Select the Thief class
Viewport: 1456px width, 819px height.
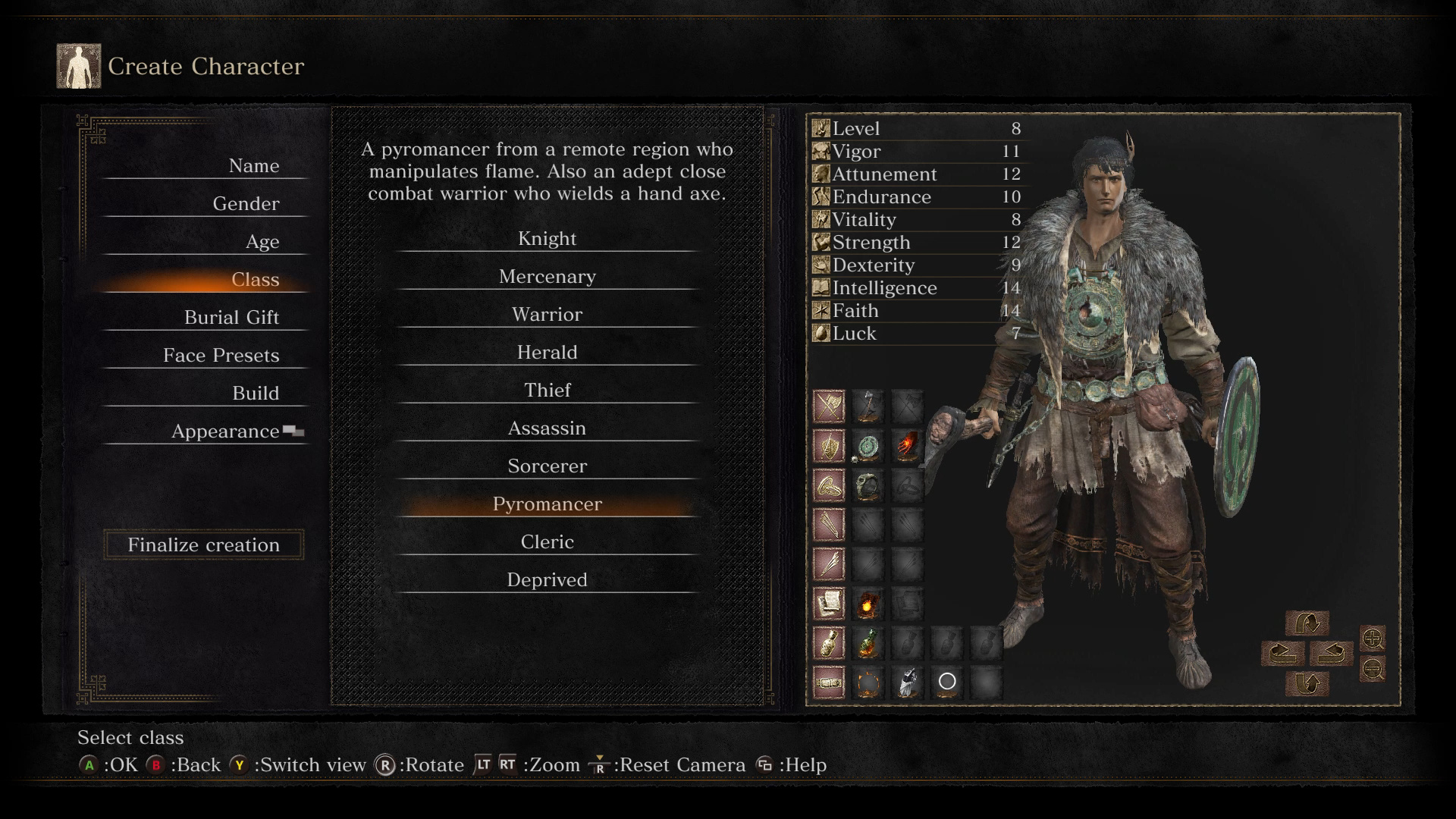(547, 391)
